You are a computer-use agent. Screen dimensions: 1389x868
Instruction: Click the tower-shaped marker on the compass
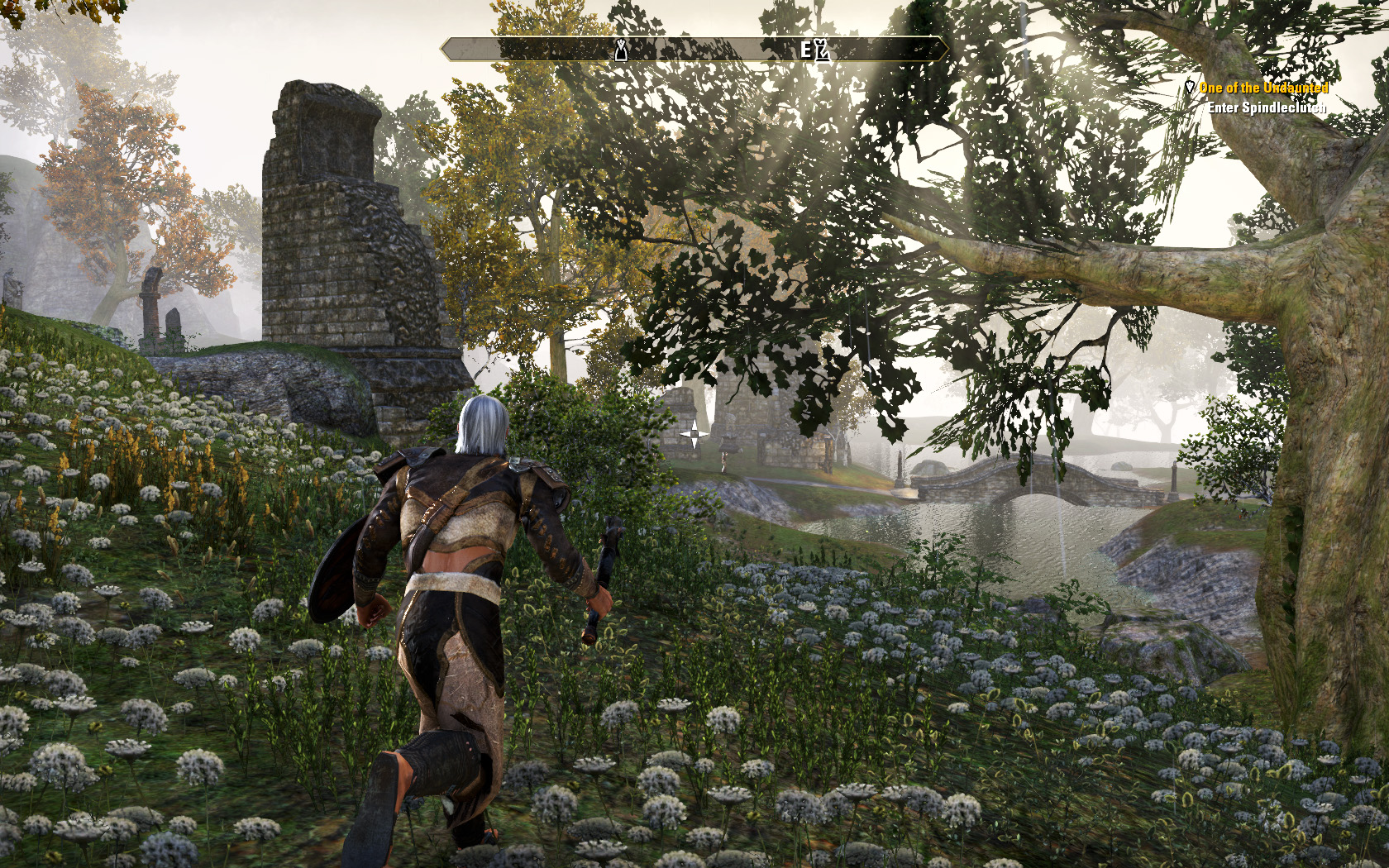coord(821,50)
